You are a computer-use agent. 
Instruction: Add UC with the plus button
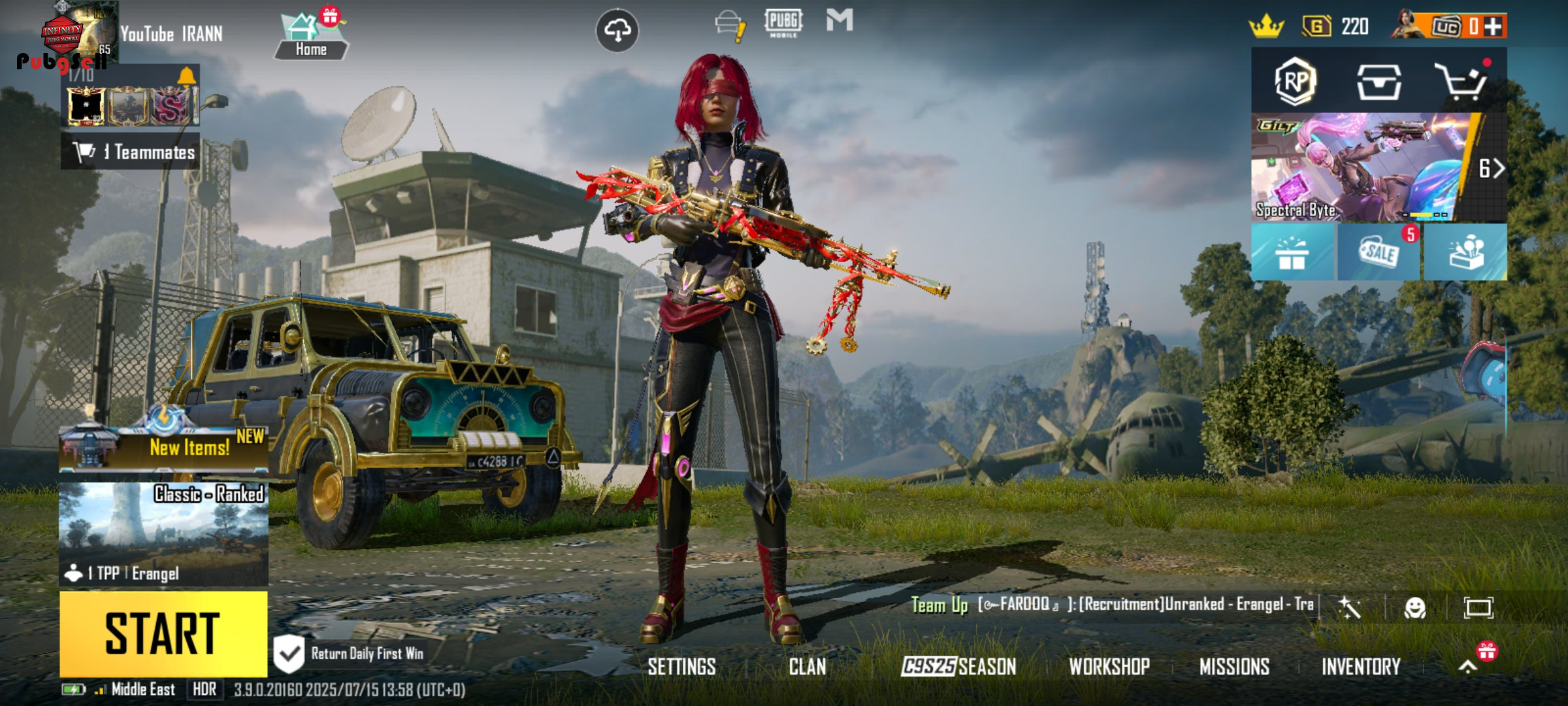(1493, 27)
